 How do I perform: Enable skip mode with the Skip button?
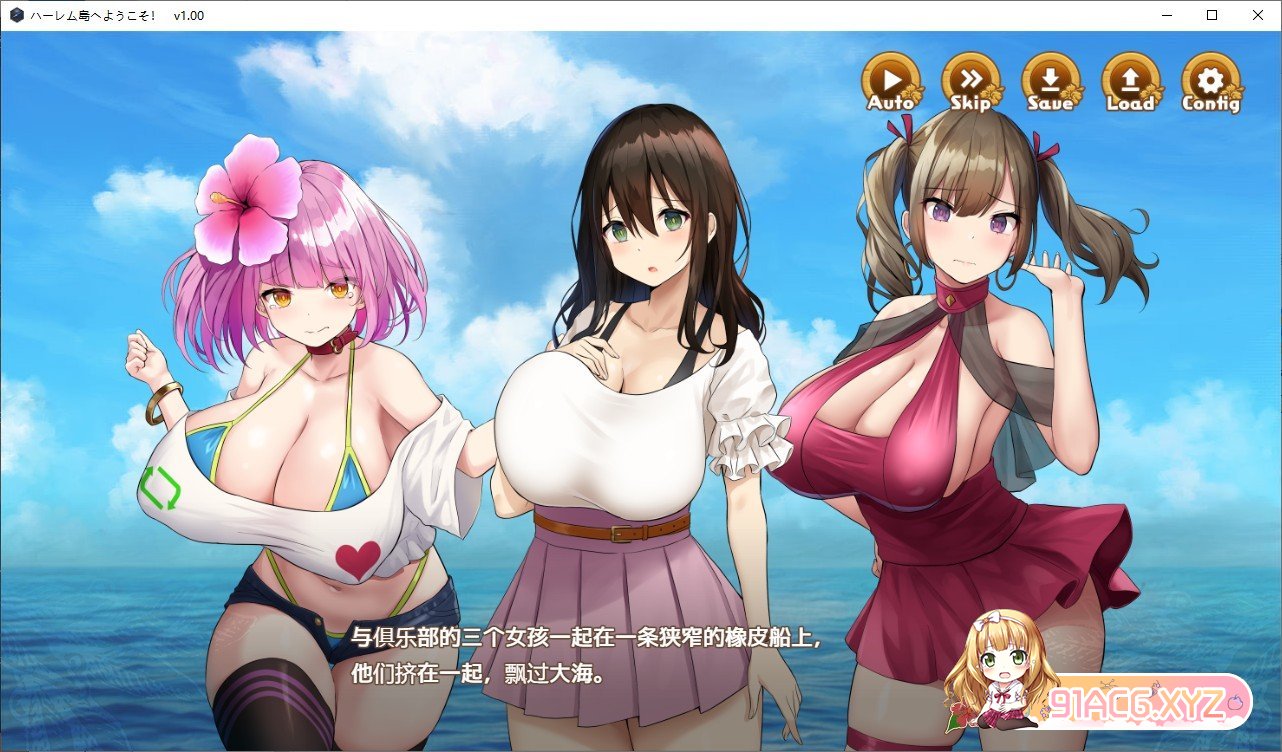[969, 82]
